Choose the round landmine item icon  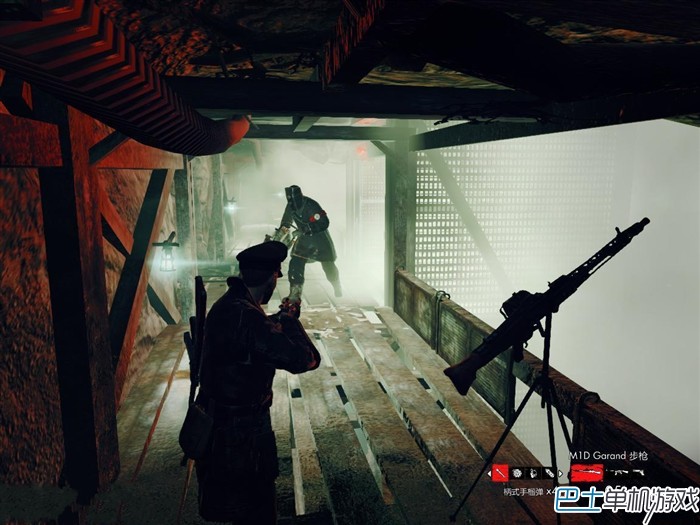(517, 472)
